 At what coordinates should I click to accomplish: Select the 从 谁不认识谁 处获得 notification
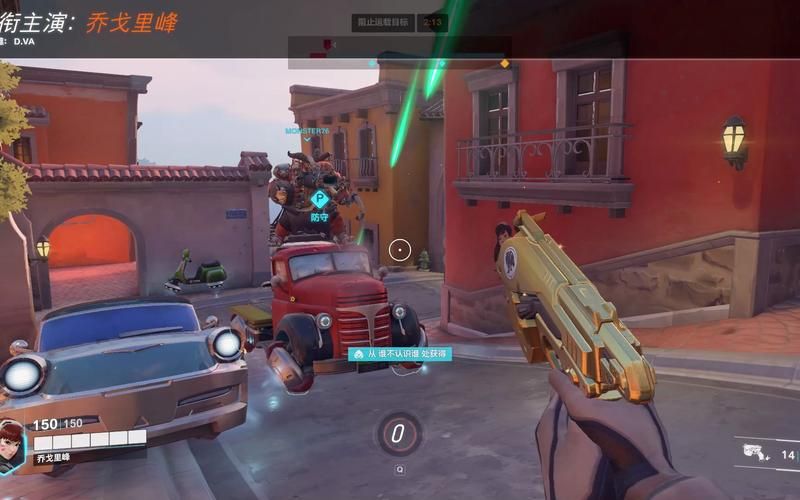tap(399, 354)
